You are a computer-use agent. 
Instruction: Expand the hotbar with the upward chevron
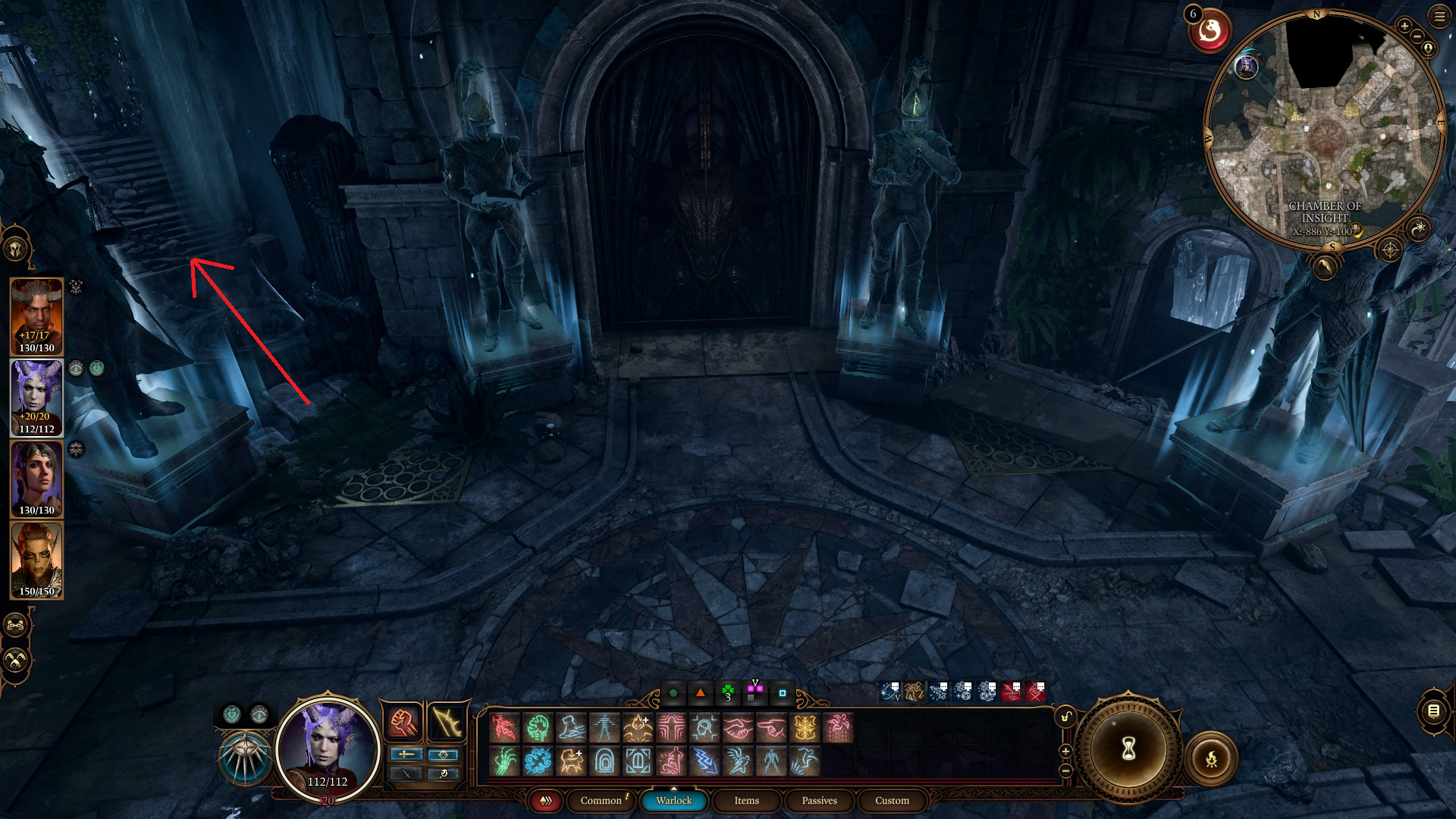point(673,787)
